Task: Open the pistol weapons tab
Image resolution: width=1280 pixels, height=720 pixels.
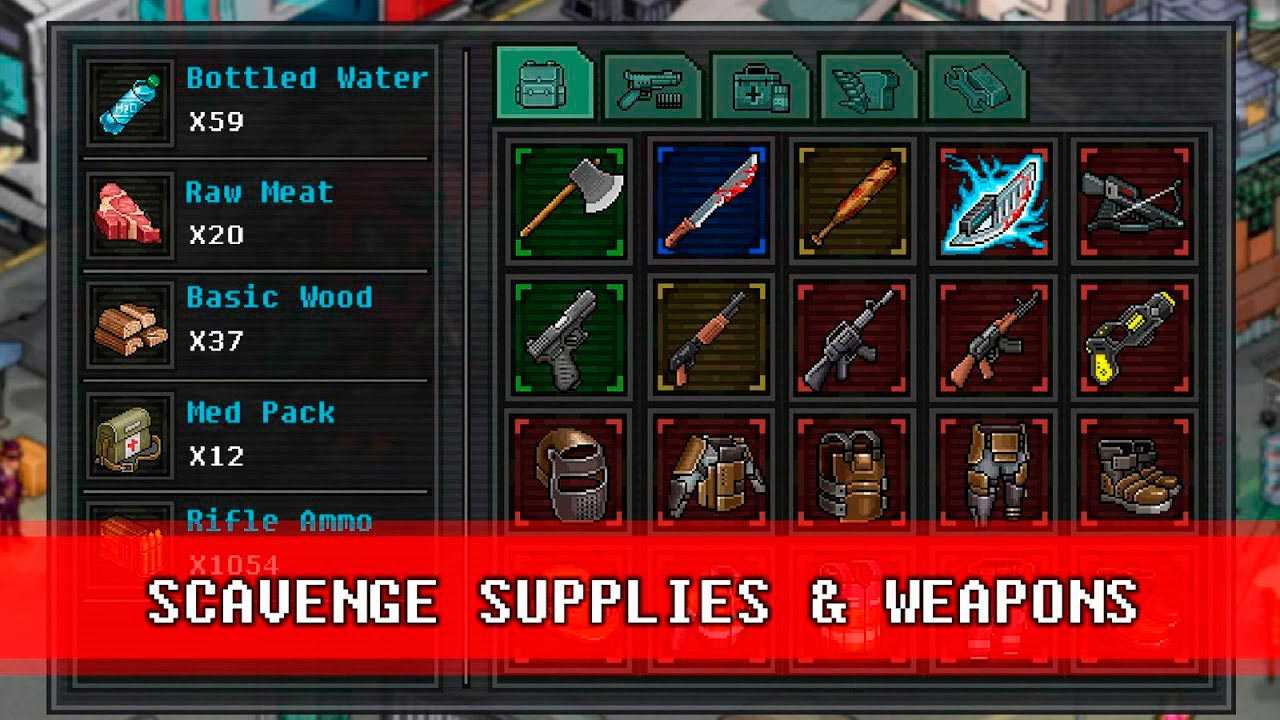Action: coord(651,89)
